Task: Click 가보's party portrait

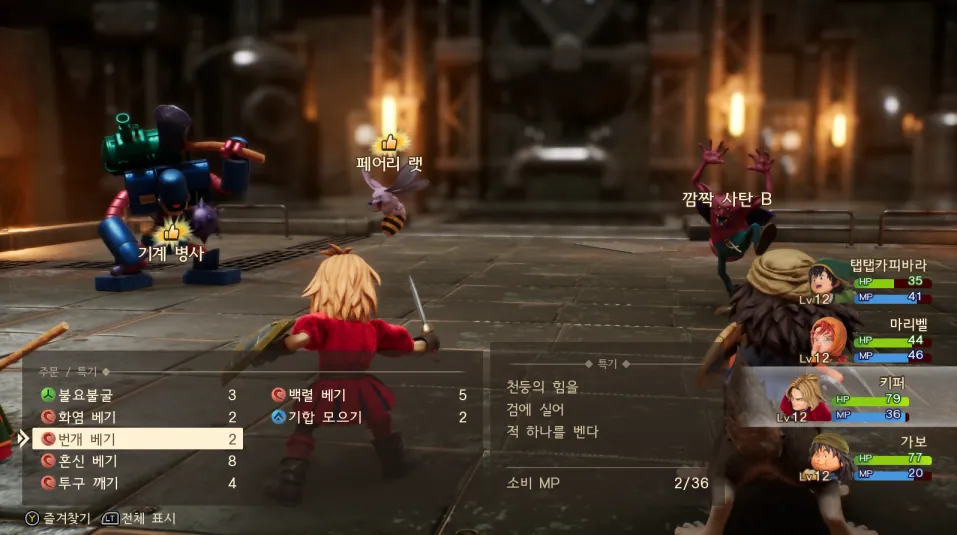Action: pos(828,458)
